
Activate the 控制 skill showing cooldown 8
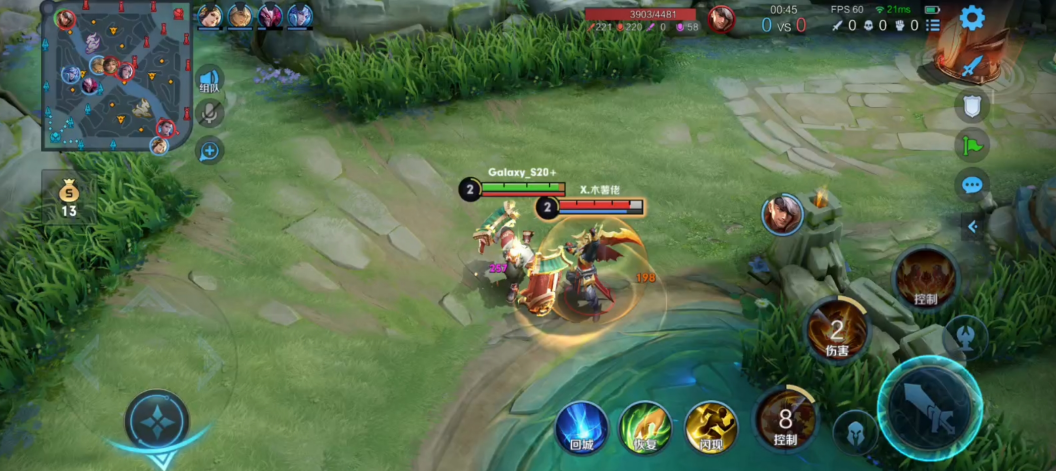785,418
